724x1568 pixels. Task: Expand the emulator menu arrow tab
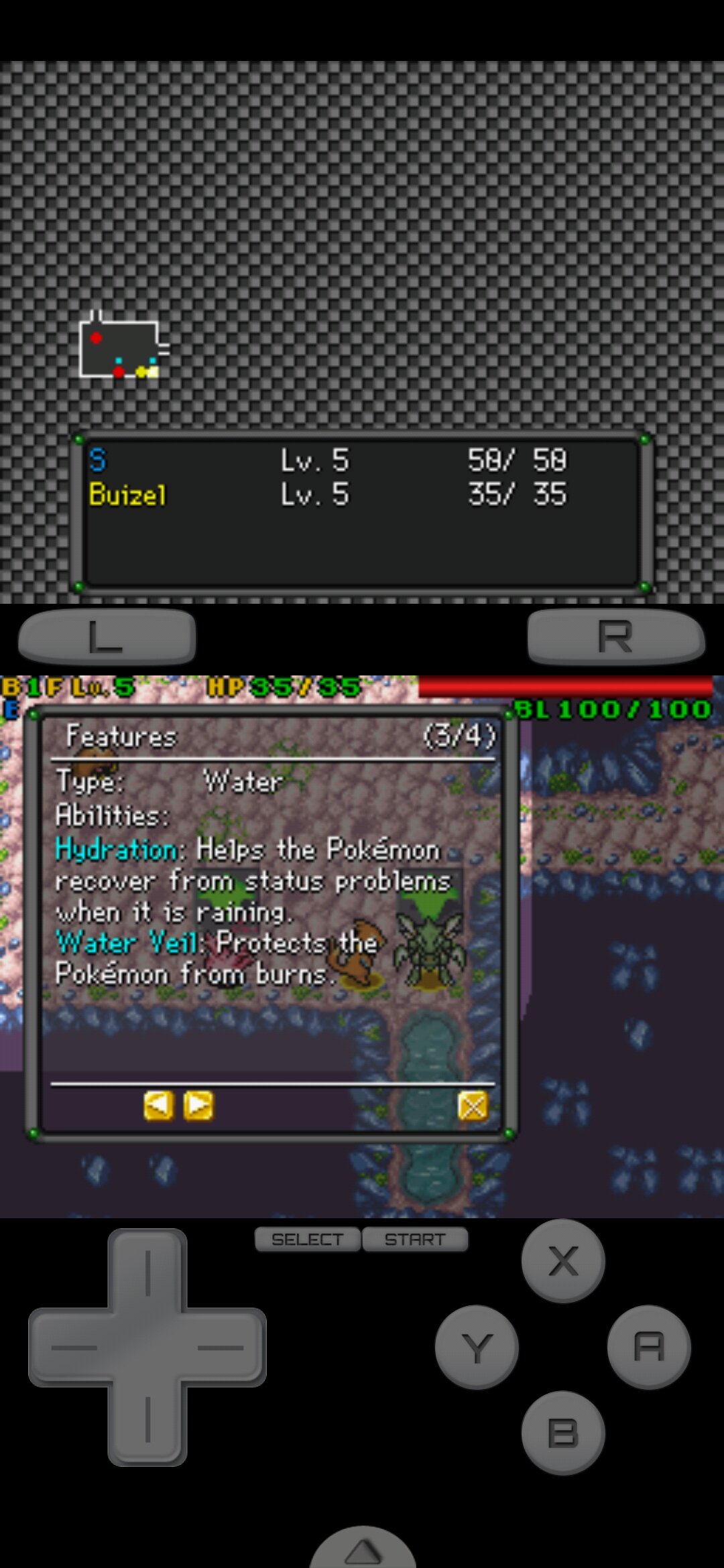(363, 1549)
